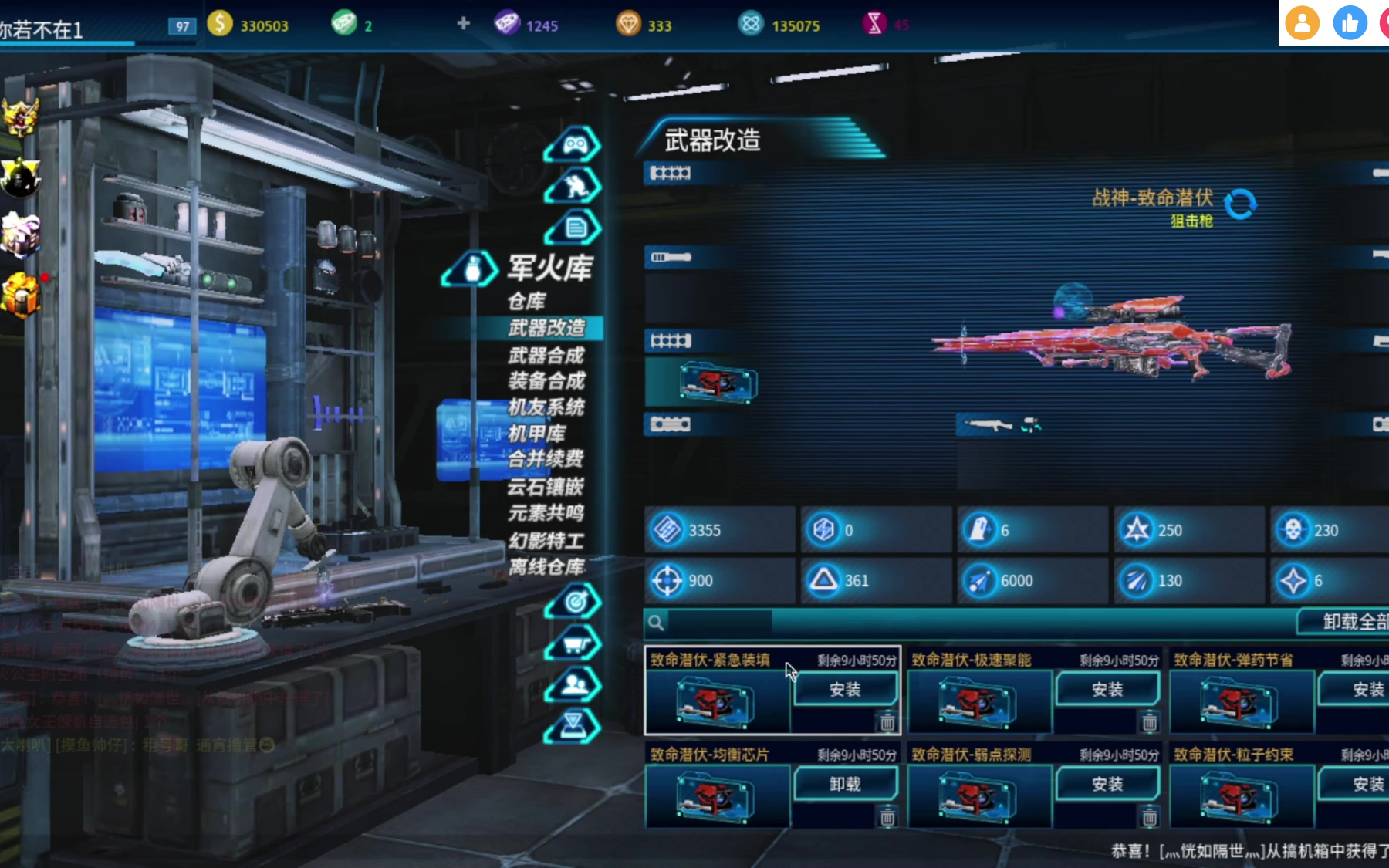
Task: Click the plus icon to add currency
Action: [463, 23]
